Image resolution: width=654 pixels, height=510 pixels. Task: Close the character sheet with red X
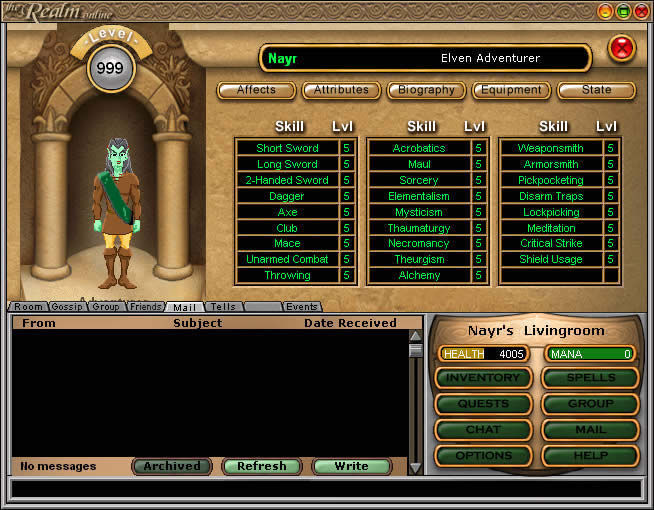[621, 47]
